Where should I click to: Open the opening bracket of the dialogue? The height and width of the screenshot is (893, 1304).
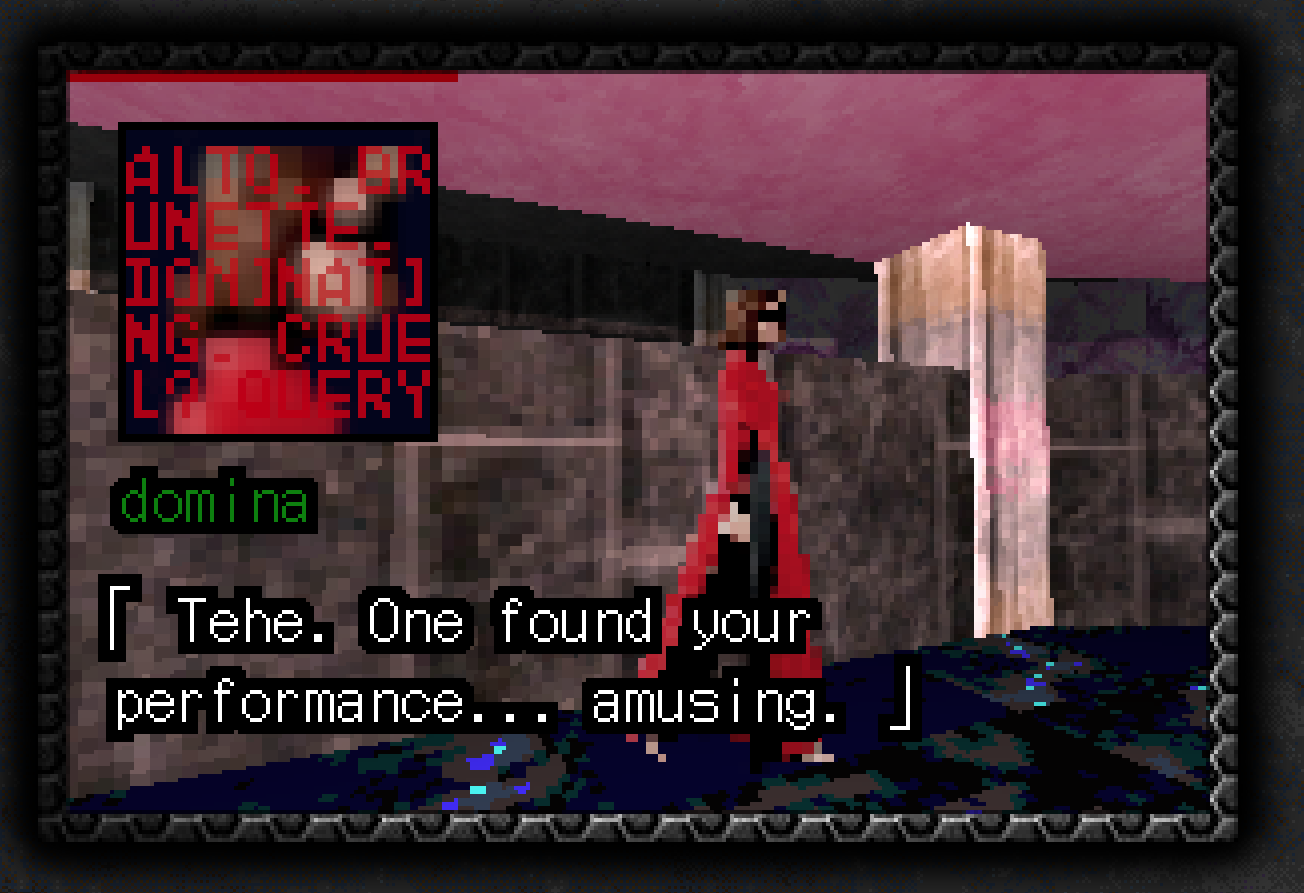pyautogui.click(x=121, y=620)
